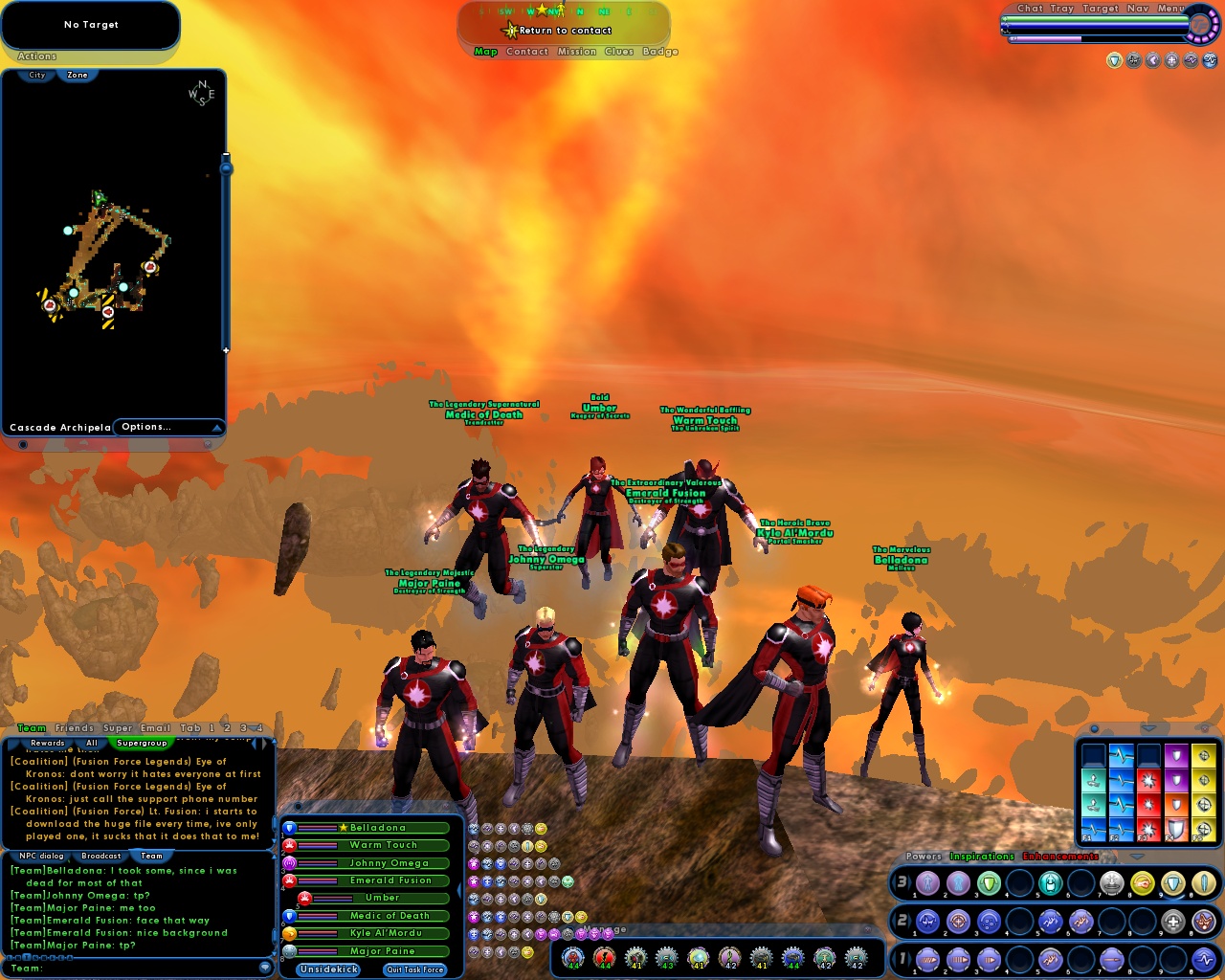1225x980 pixels.
Task: Switch the minimap to Zone view
Action: 76,74
